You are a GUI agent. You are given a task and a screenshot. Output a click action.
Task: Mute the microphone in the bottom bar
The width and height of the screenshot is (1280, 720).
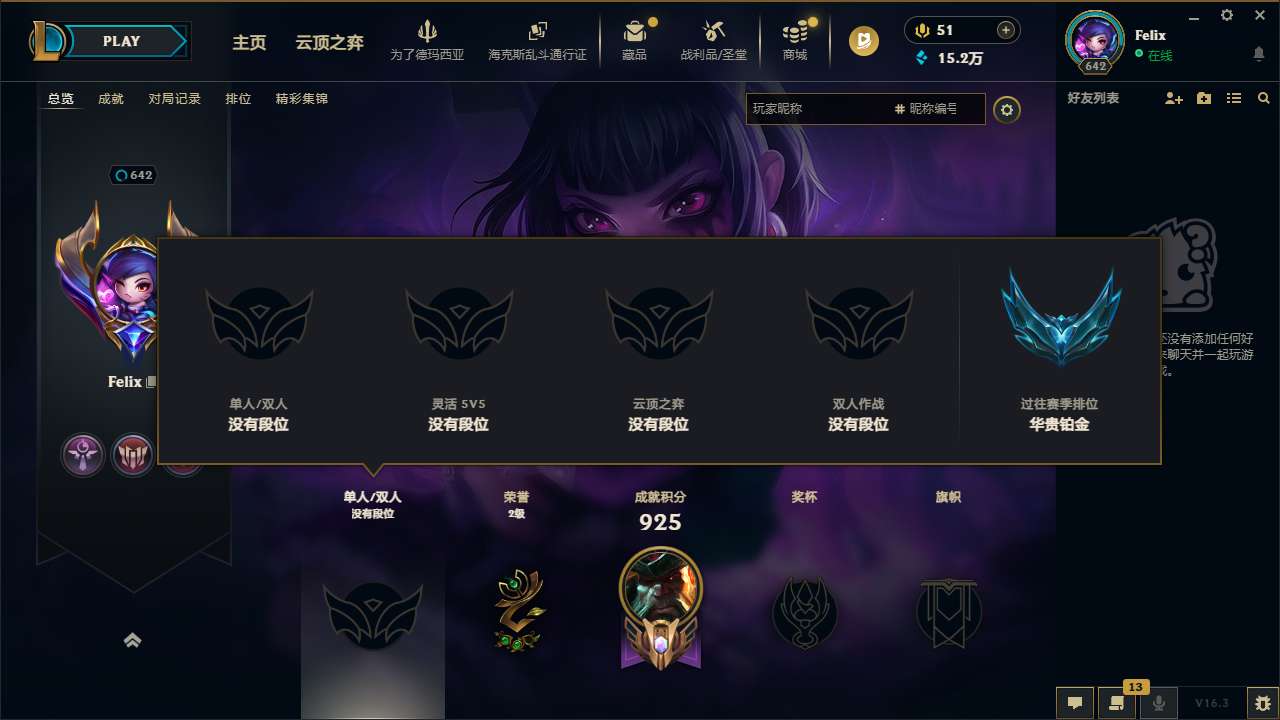pos(1158,703)
